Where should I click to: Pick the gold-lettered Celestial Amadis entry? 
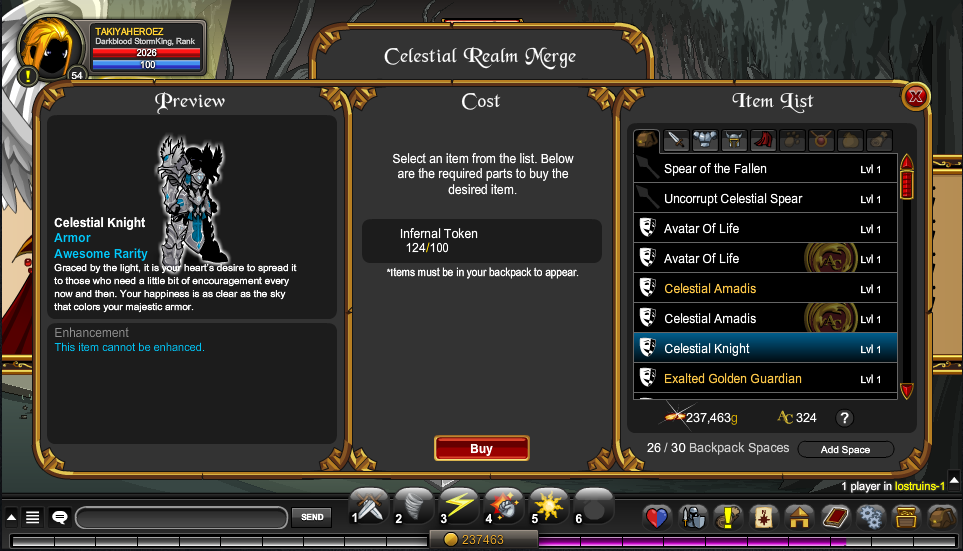pyautogui.click(x=765, y=289)
